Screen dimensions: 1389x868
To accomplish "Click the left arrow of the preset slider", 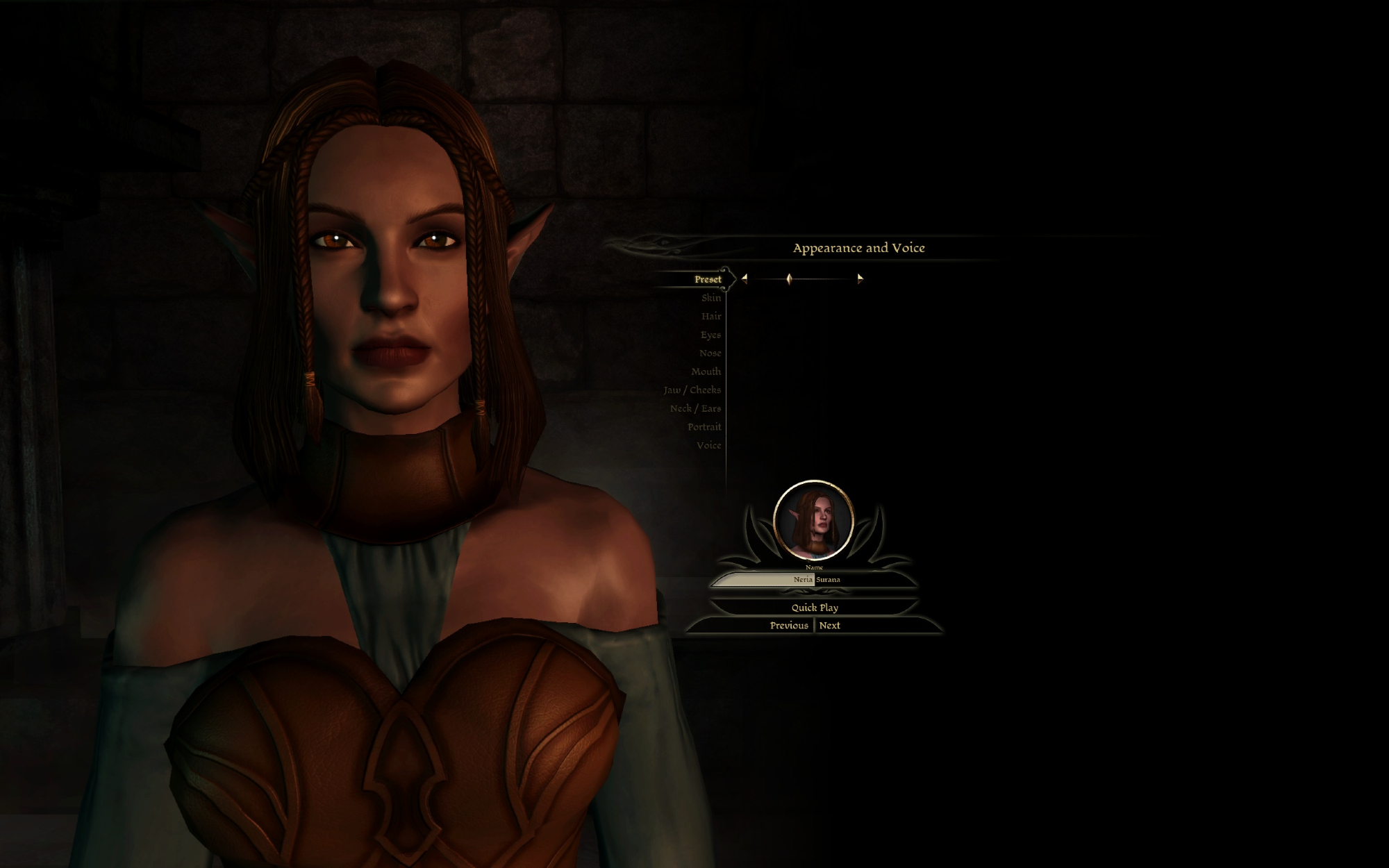I will (x=745, y=278).
